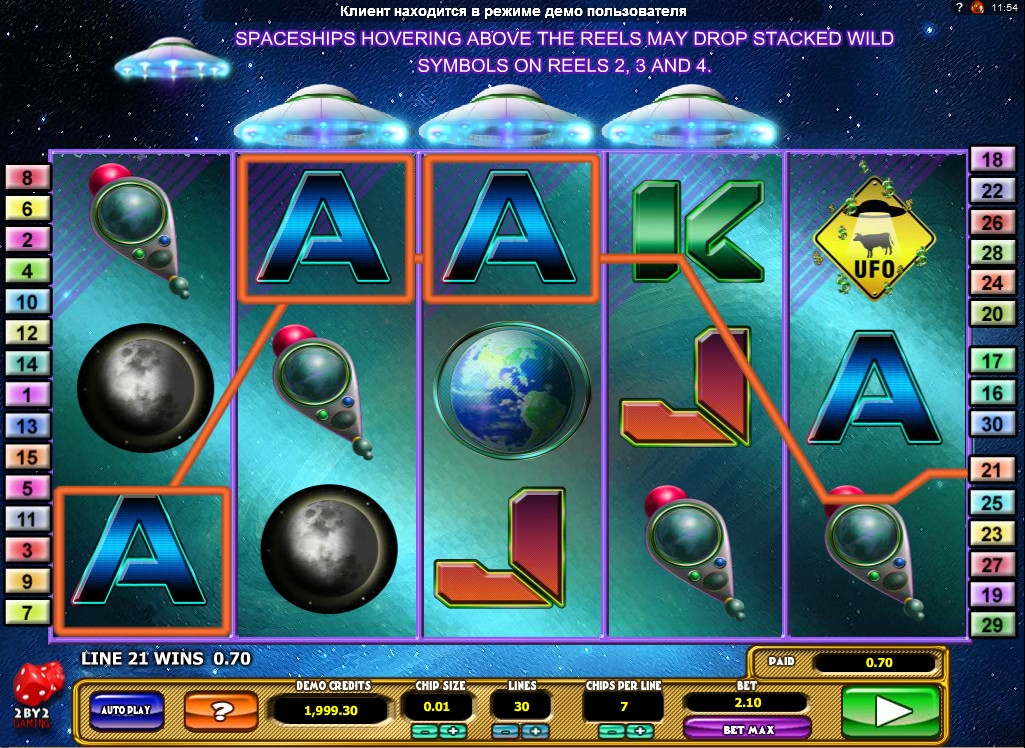
Task: Start a spin with the green arrow button
Action: pyautogui.click(x=890, y=710)
